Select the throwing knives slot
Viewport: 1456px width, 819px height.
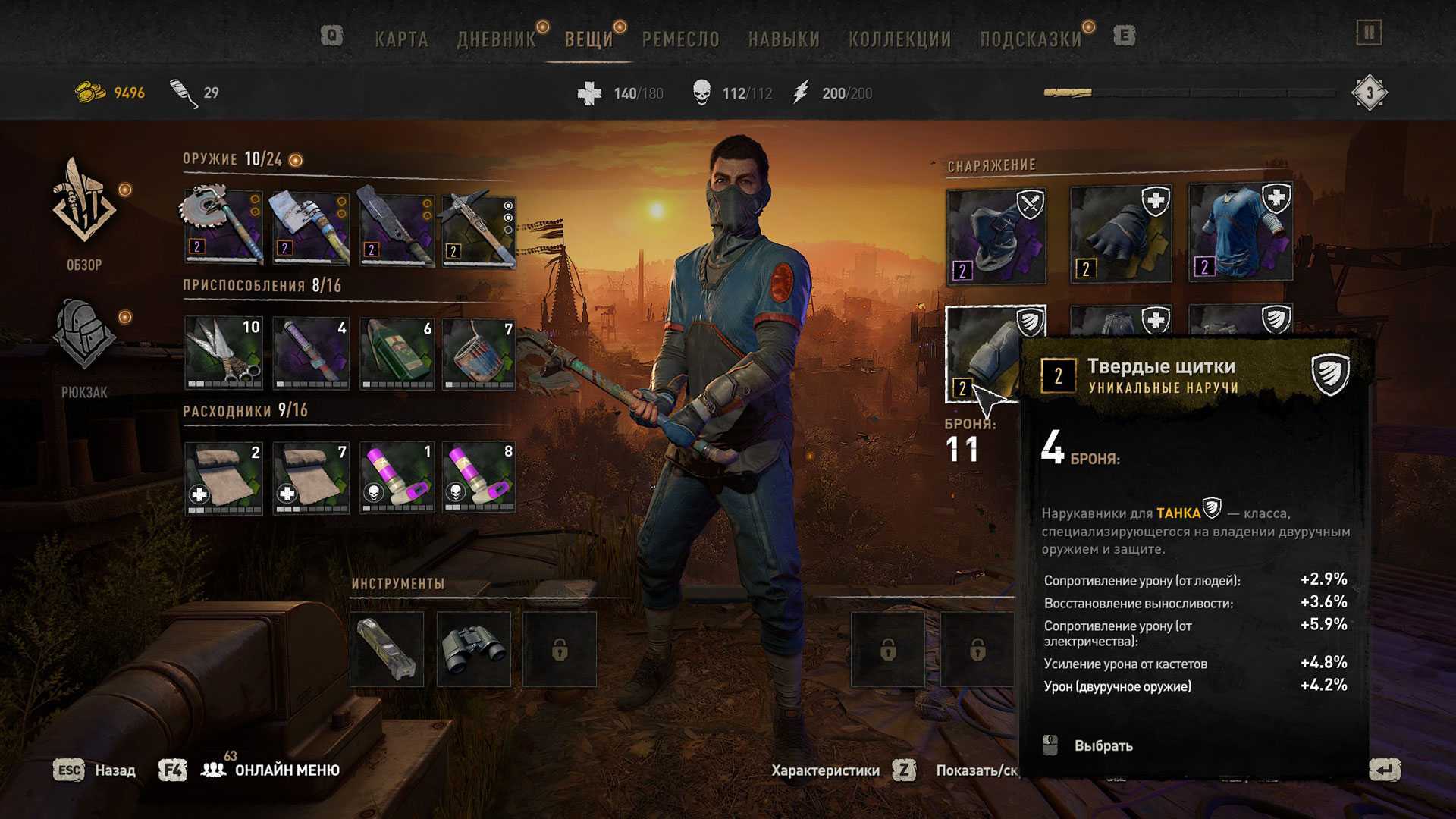(x=224, y=353)
